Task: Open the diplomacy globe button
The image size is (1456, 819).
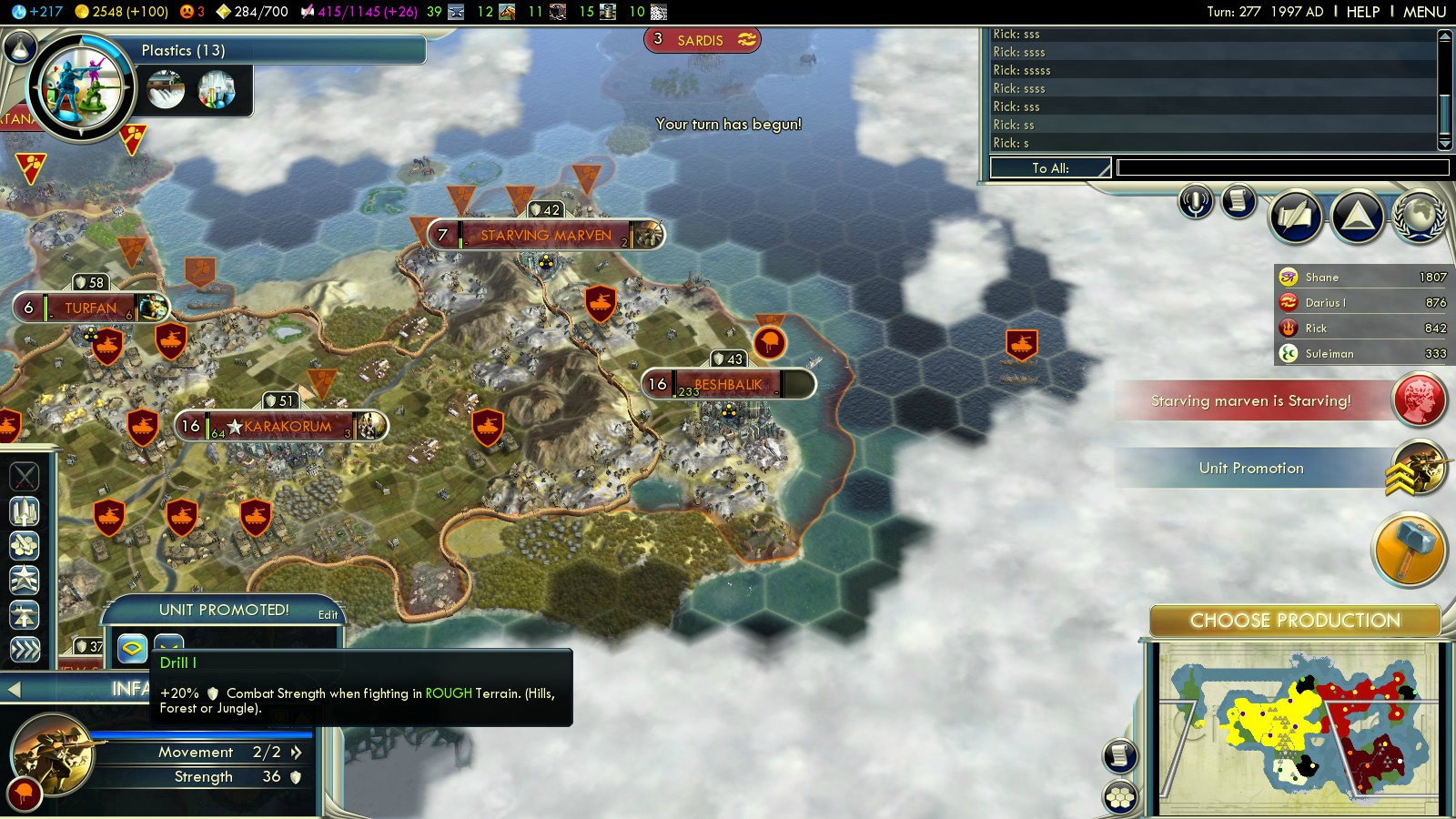Action: 1419,217
